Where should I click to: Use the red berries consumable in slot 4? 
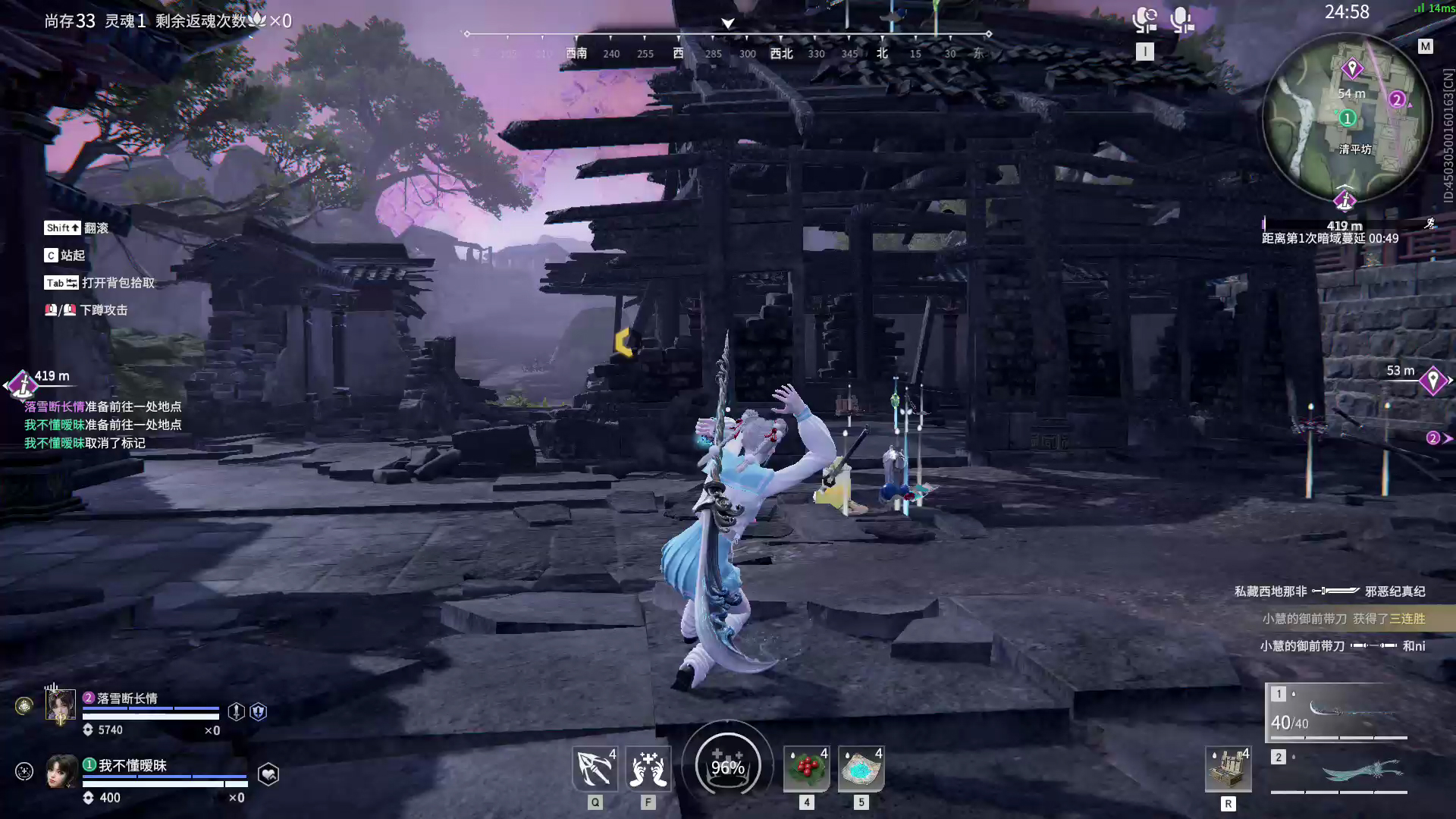coord(806,770)
